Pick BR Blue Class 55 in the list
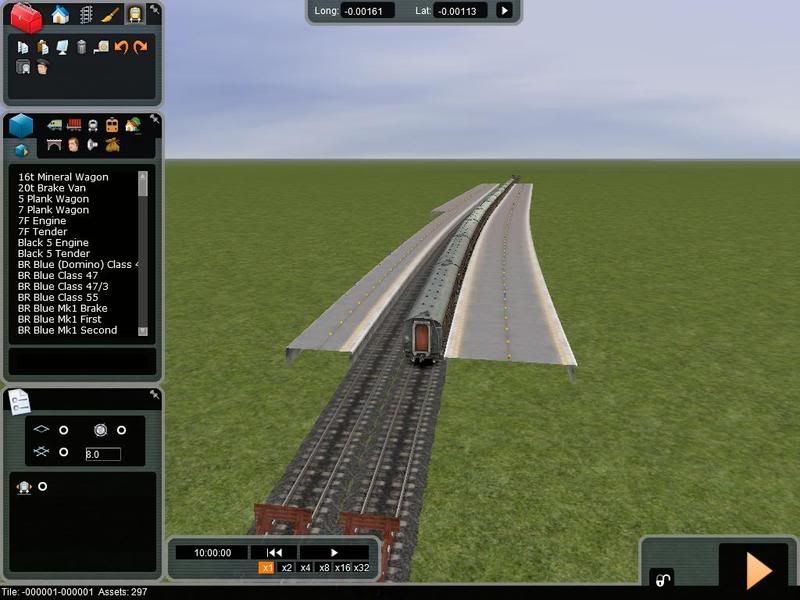800x600 pixels. pyautogui.click(x=59, y=298)
